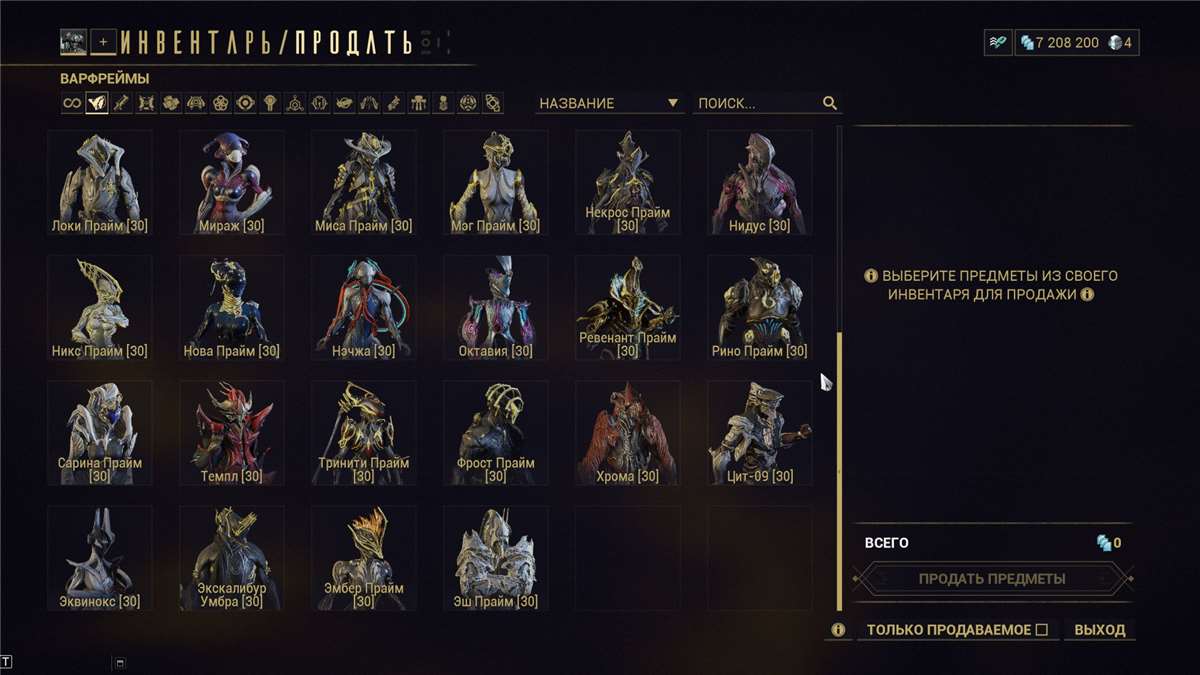Click the plus button beside the profile avatar
This screenshot has width=1200, height=675.
click(103, 42)
